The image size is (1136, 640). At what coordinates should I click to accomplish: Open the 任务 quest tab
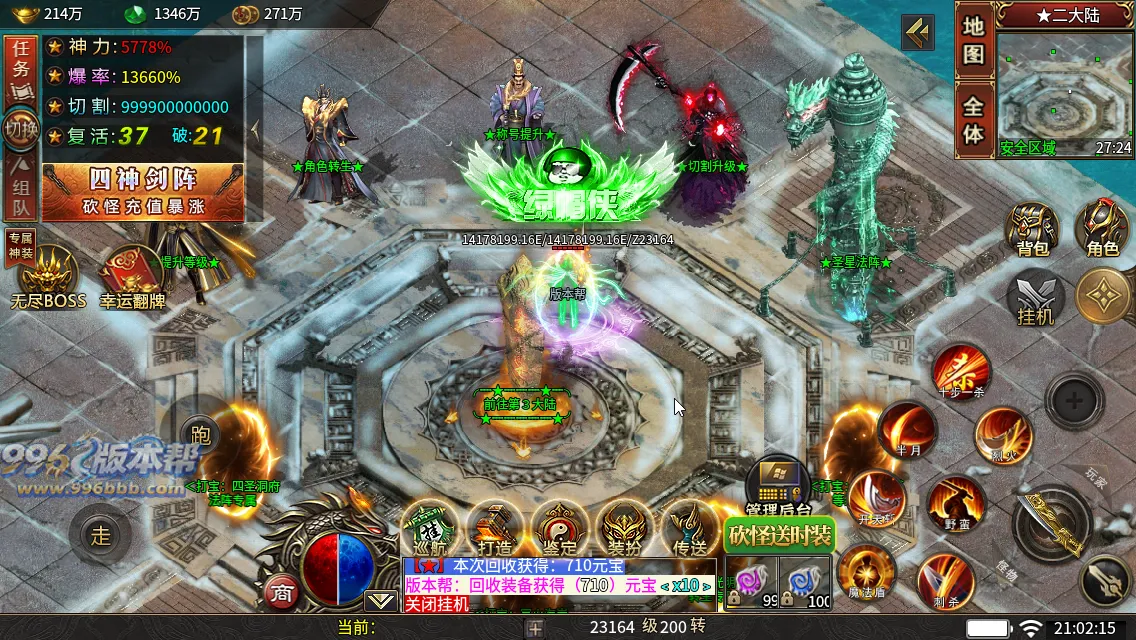click(18, 70)
